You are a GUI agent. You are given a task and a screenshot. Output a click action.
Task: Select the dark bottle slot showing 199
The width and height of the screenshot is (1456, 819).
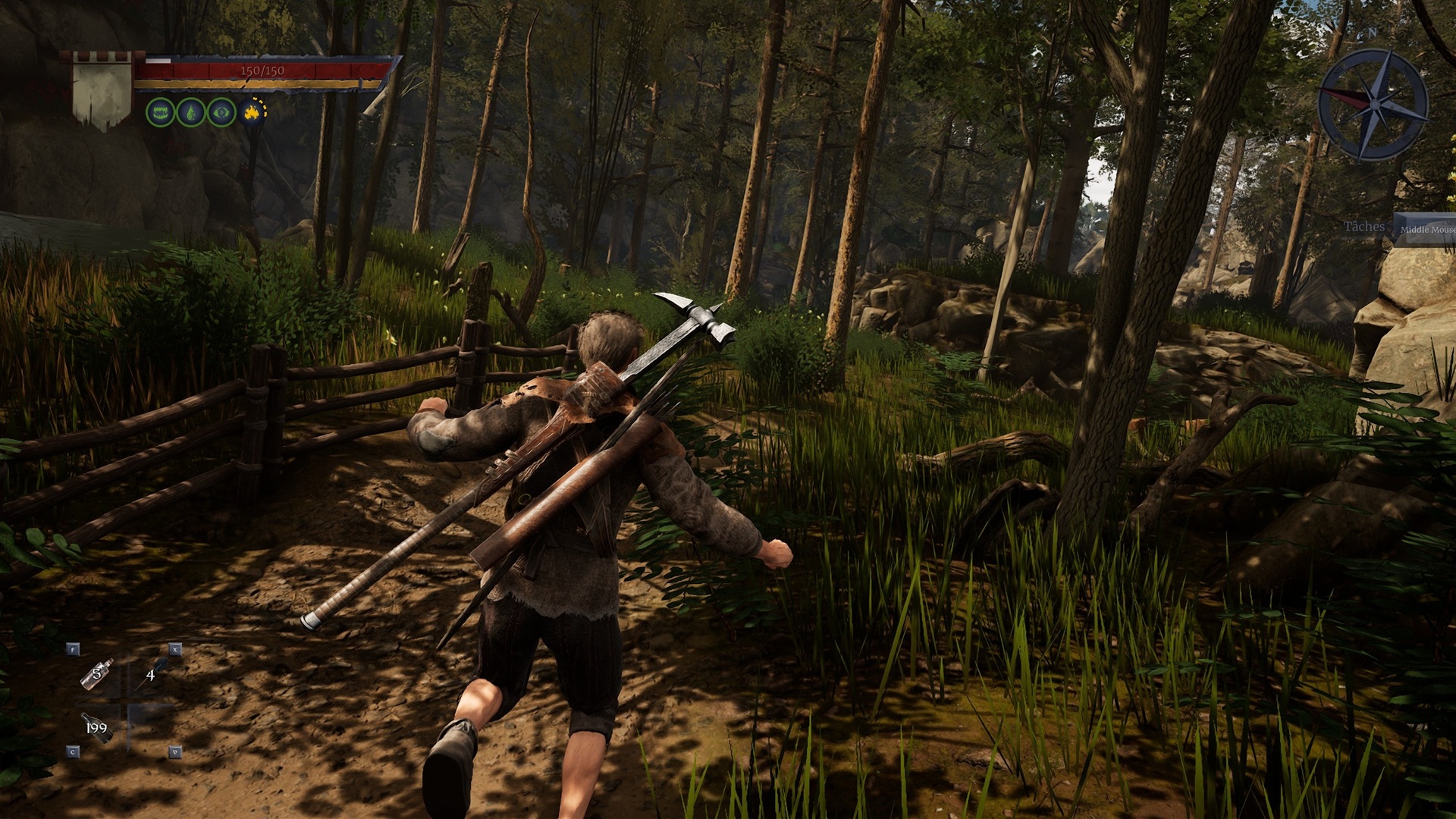[97, 729]
